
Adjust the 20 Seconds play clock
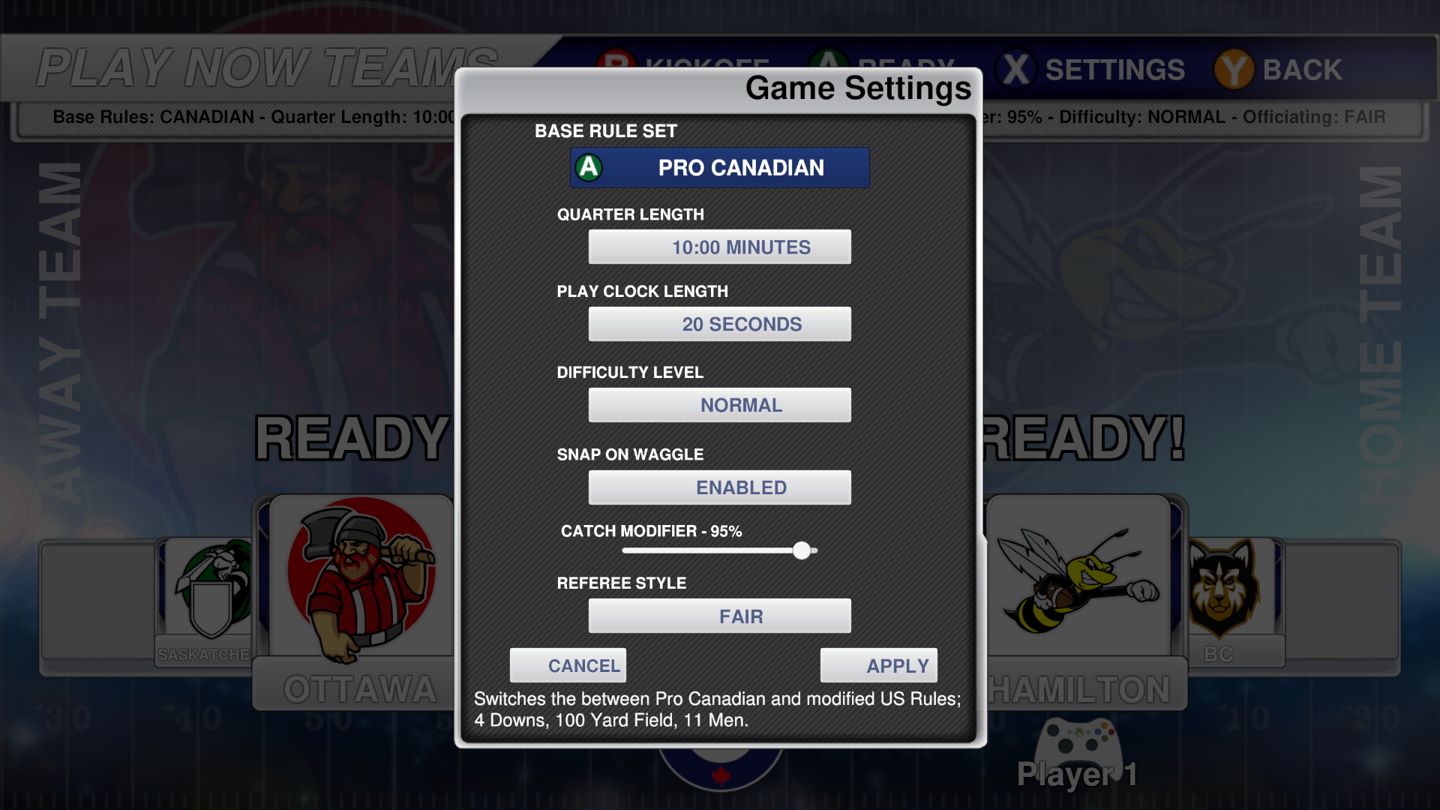point(720,324)
